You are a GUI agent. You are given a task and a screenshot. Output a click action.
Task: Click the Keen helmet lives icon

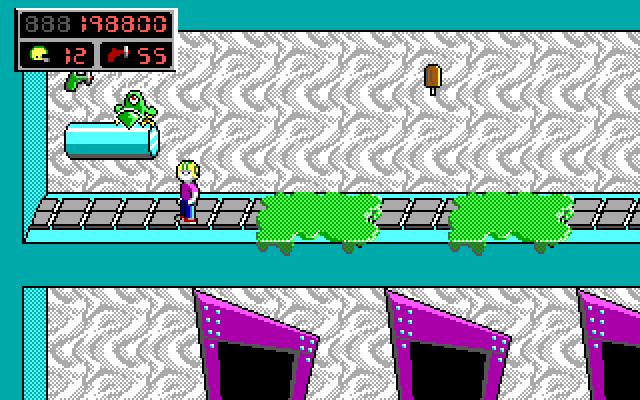[39, 55]
